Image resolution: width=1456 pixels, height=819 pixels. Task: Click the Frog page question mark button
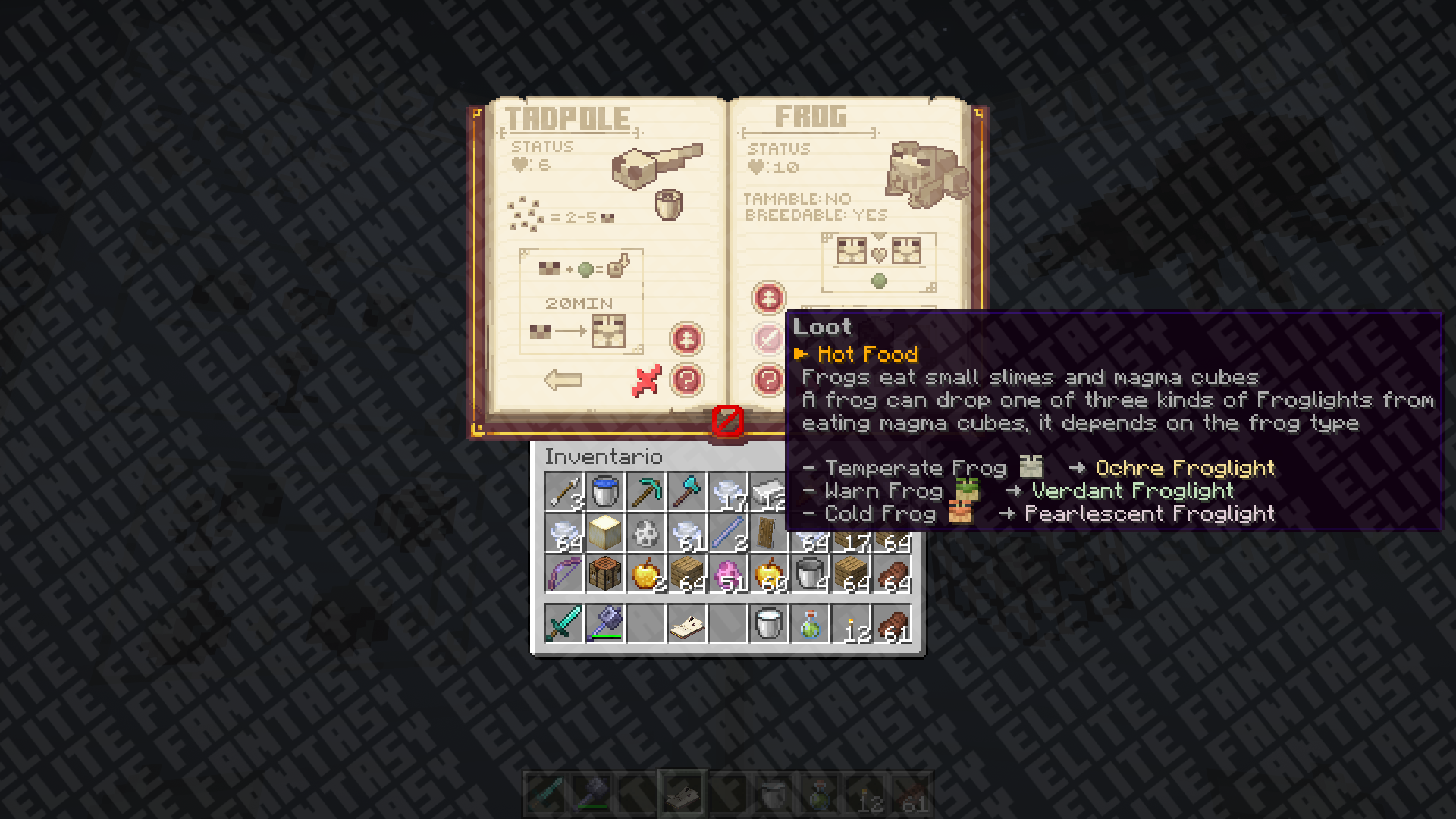tap(767, 379)
